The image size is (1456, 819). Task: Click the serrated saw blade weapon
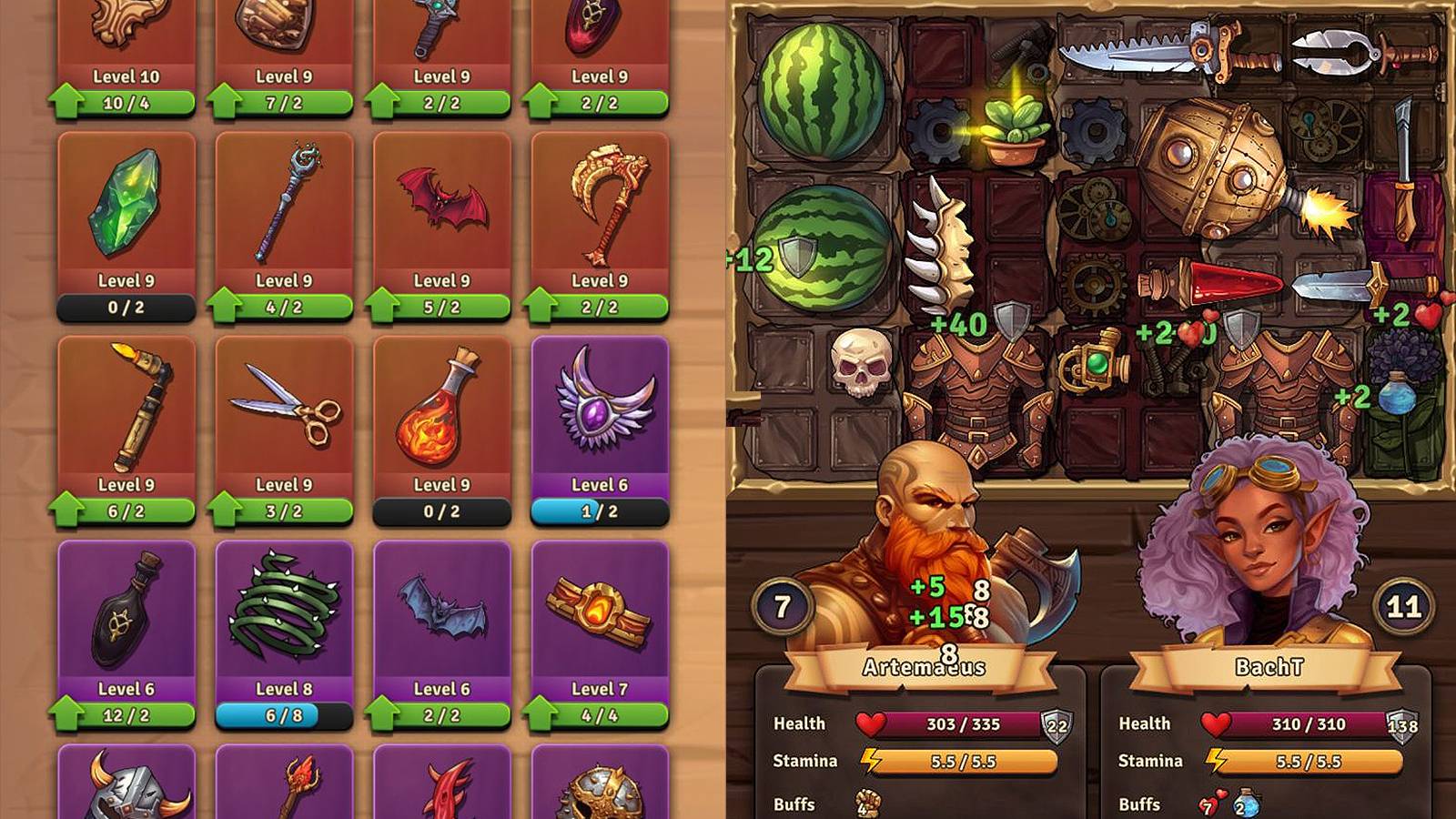[1147, 50]
